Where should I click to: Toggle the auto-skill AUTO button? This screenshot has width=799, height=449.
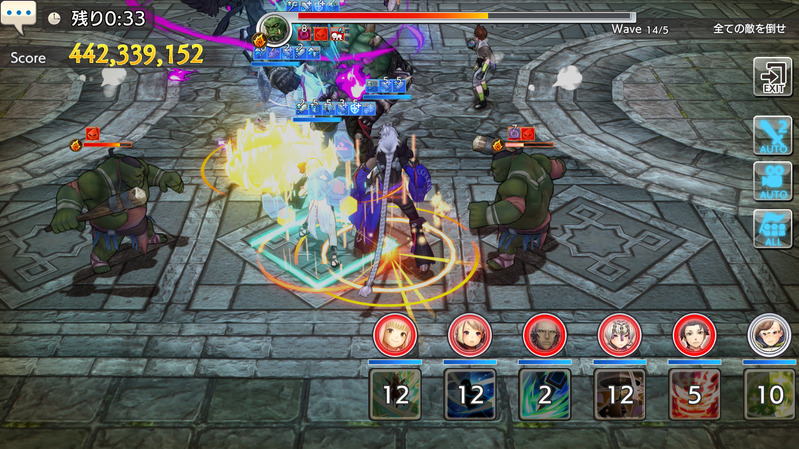pos(772,135)
